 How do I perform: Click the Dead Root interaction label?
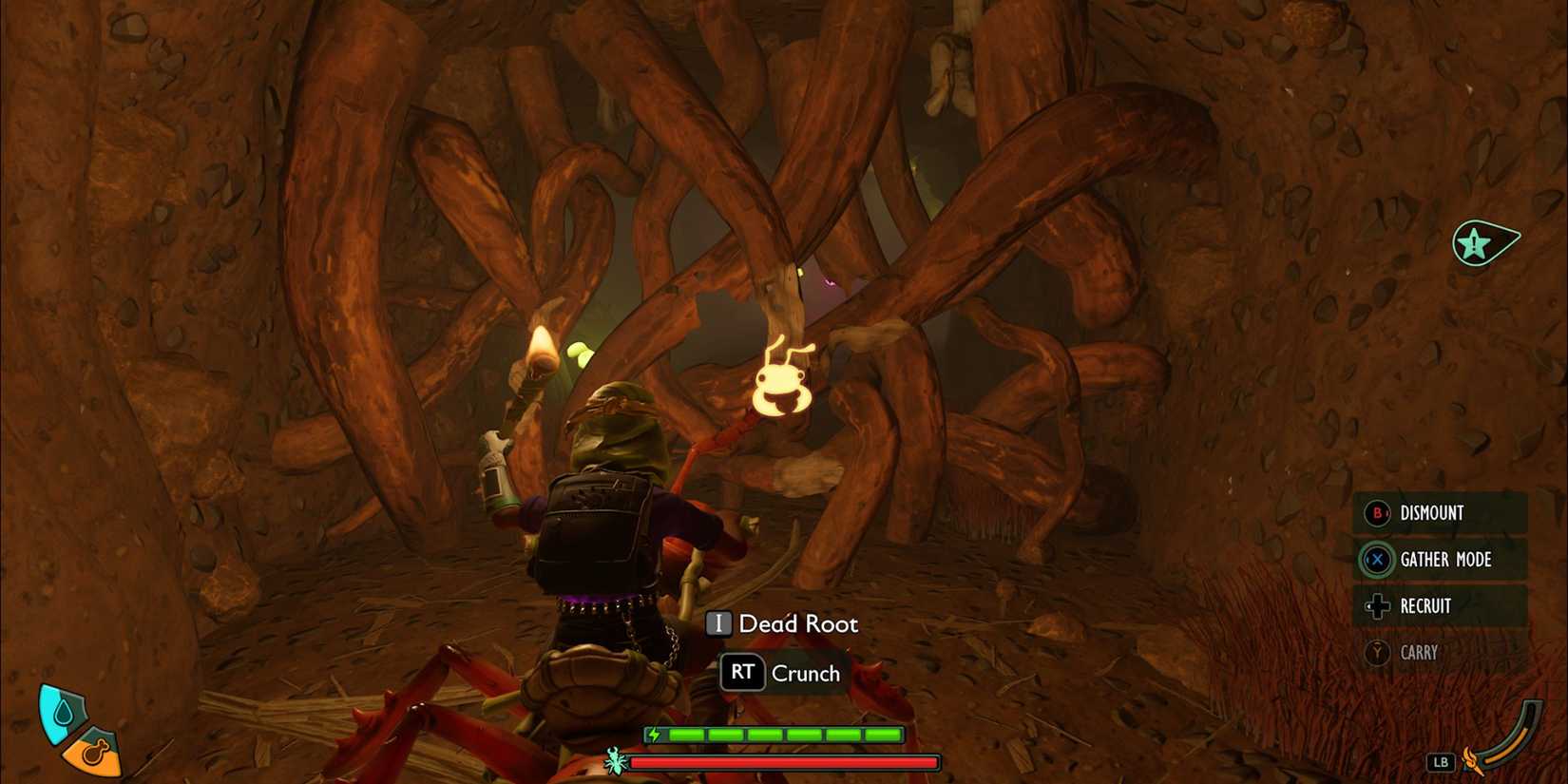coord(799,623)
